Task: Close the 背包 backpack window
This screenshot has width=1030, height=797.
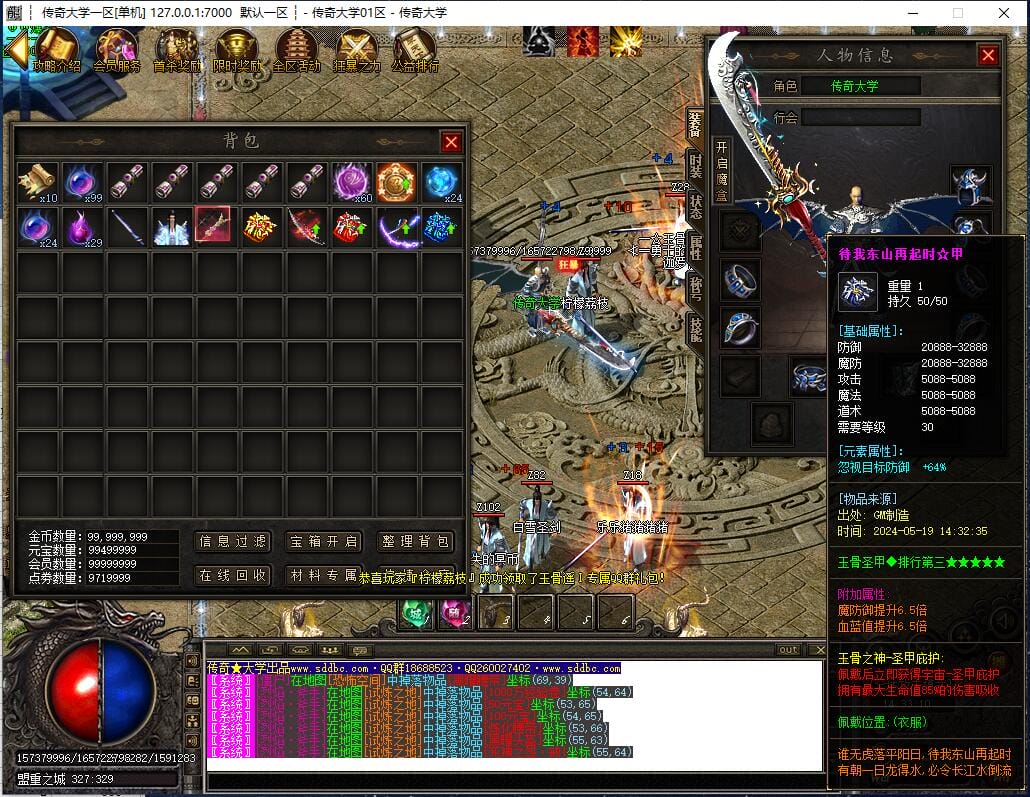Action: (451, 142)
